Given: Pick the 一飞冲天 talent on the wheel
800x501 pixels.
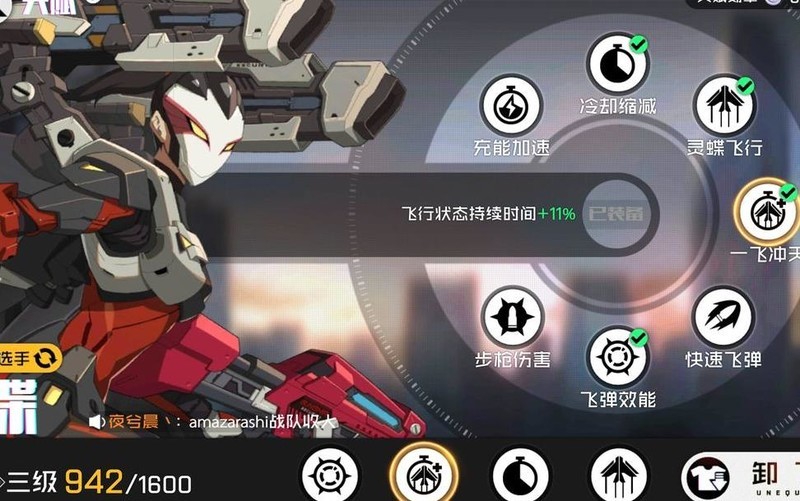Looking at the screenshot, I should coord(765,211).
